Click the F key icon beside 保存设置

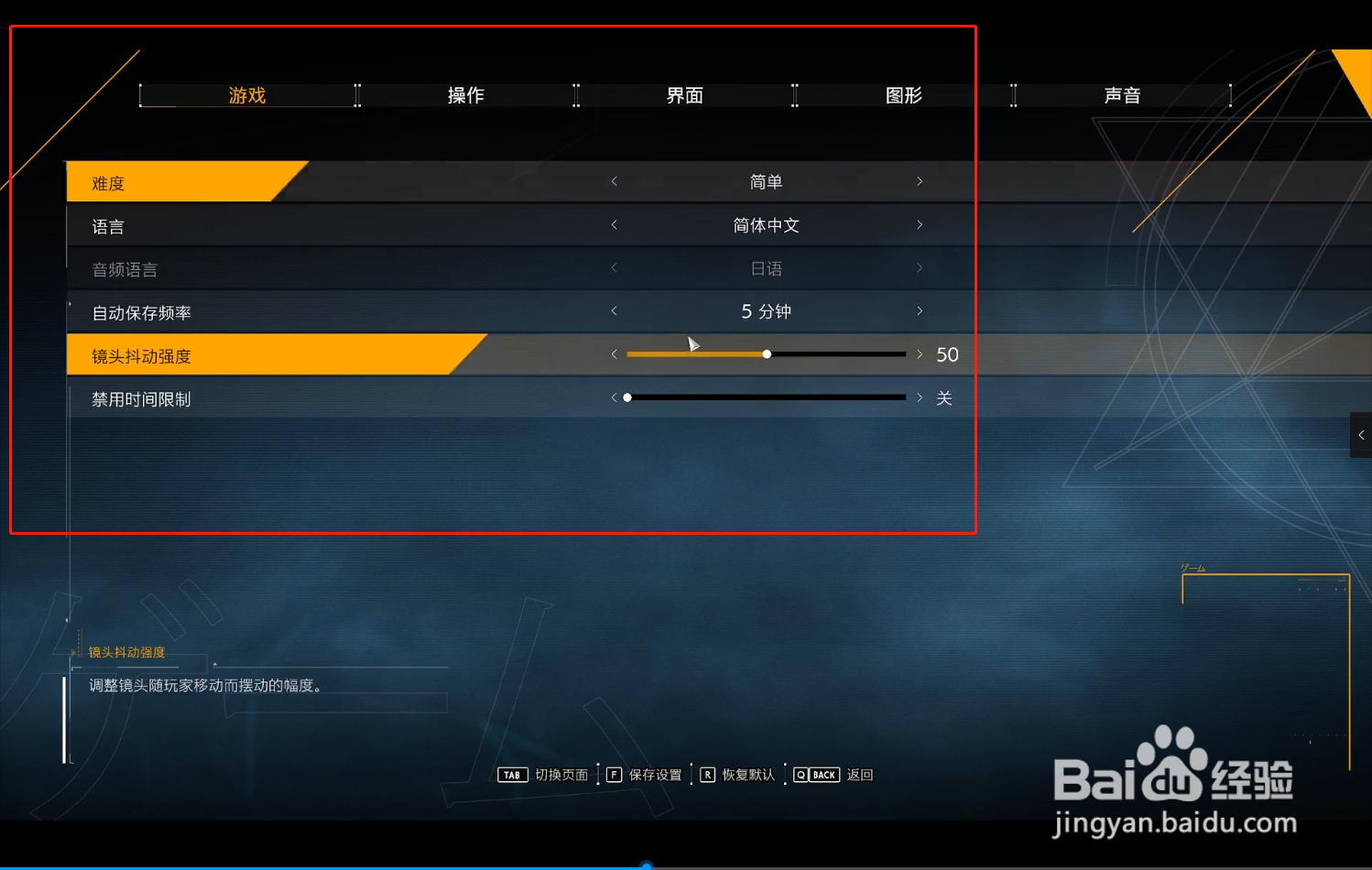[x=614, y=774]
